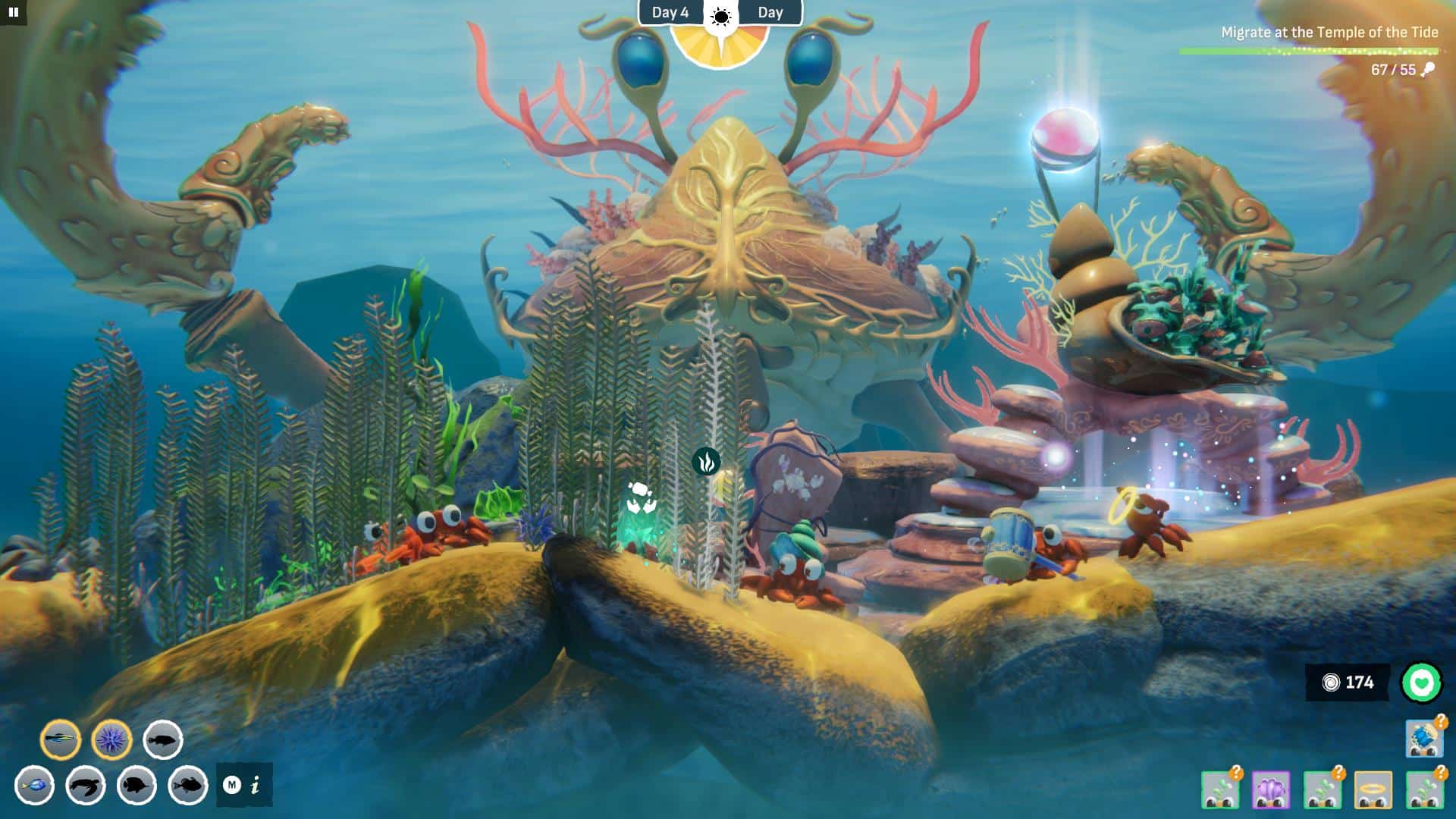Click the Day phase label
This screenshot has height=819, width=1456.
click(770, 12)
